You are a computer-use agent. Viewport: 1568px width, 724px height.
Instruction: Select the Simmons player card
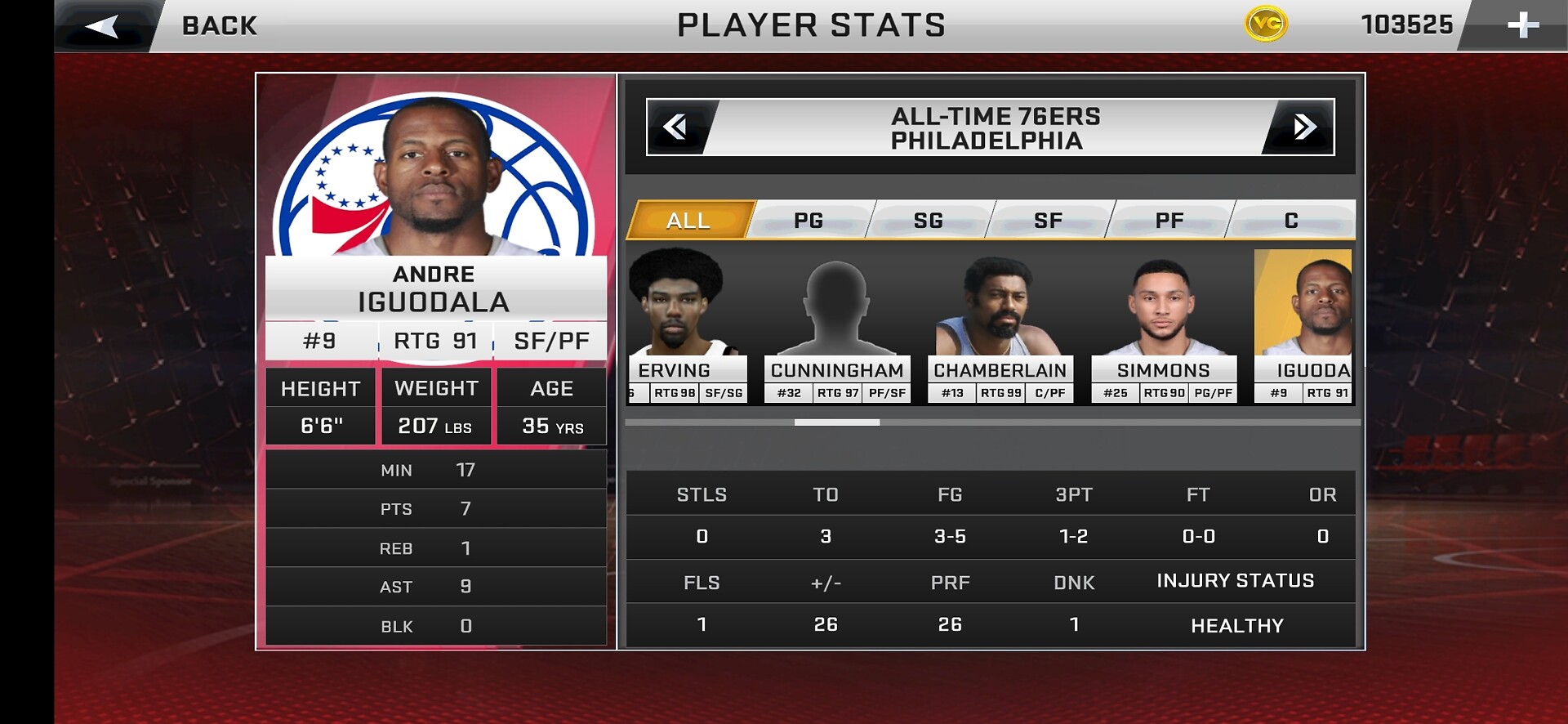[1164, 327]
